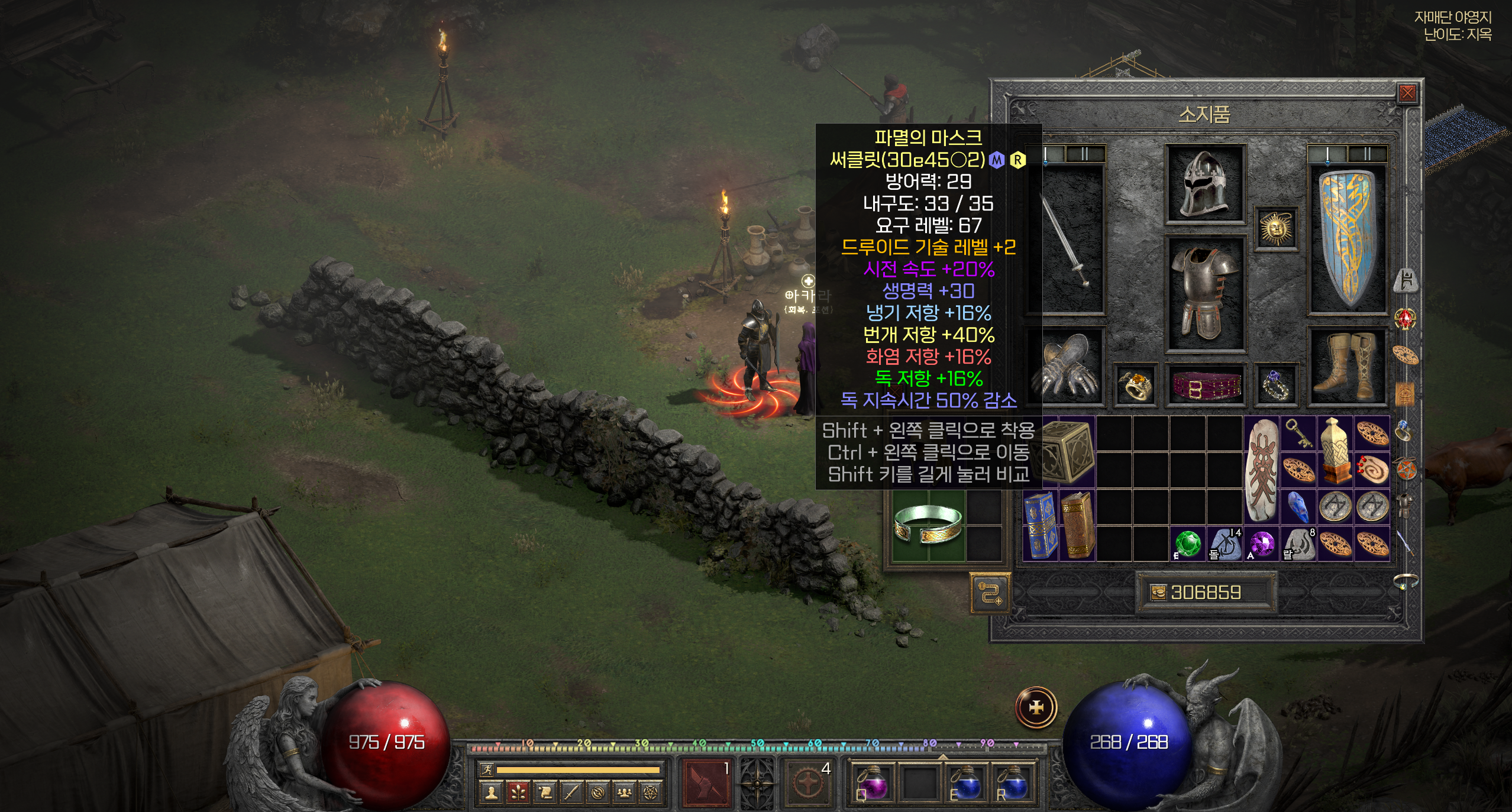Image resolution: width=1512 pixels, height=812 pixels.
Task: Select the sun amulet slot
Action: click(x=1276, y=228)
